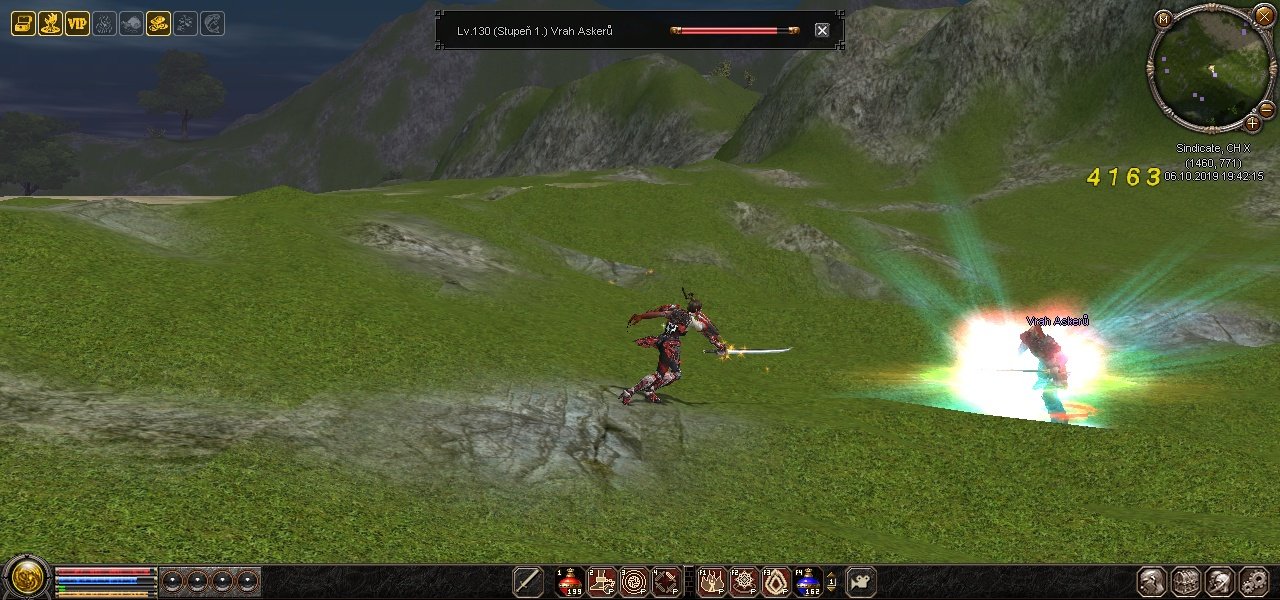Zoom out the minimap with minus button

pyautogui.click(x=1266, y=109)
